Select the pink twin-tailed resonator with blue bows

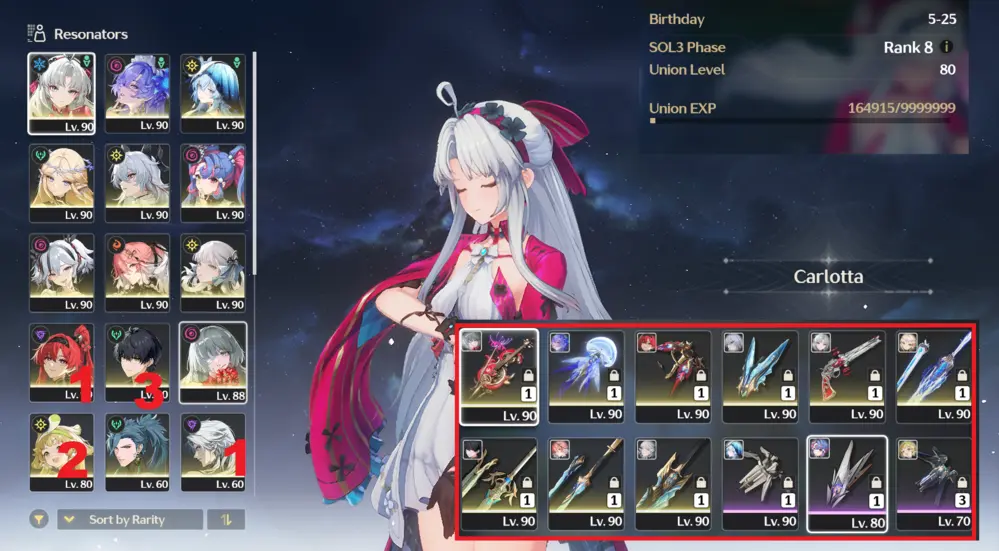pos(213,182)
